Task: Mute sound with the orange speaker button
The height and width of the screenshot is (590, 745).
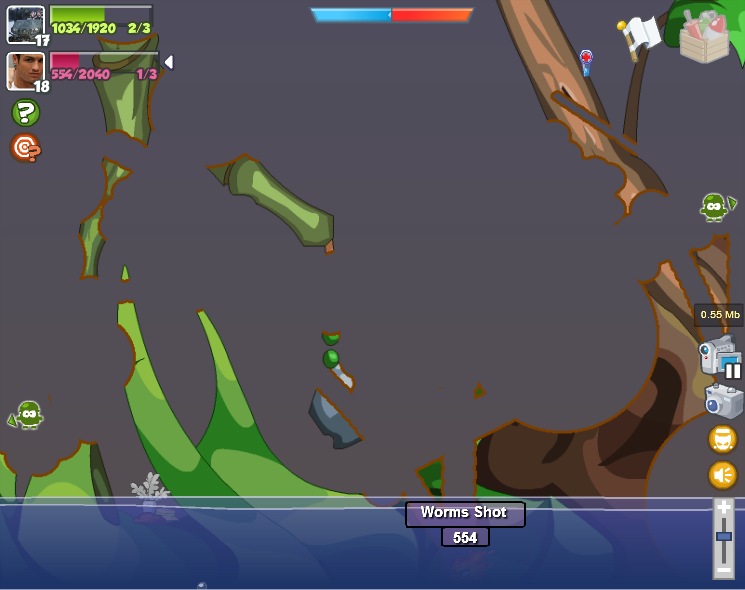Action: (x=722, y=474)
